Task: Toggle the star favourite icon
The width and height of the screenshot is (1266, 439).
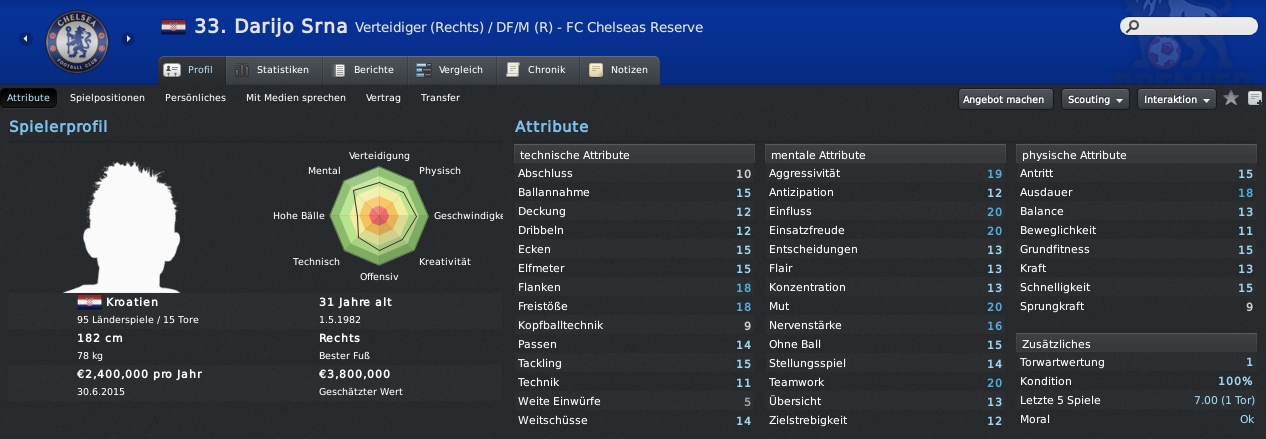Action: coord(1231,98)
